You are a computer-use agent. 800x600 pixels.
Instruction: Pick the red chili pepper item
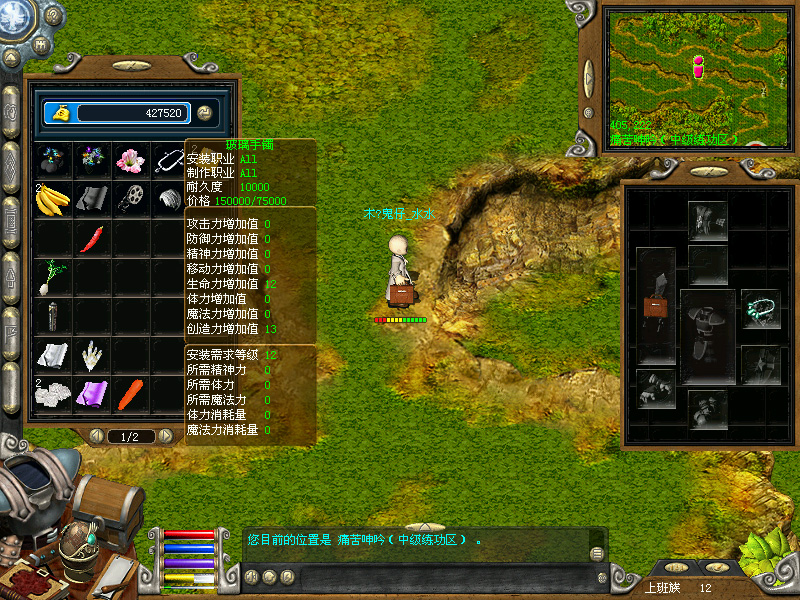91,238
